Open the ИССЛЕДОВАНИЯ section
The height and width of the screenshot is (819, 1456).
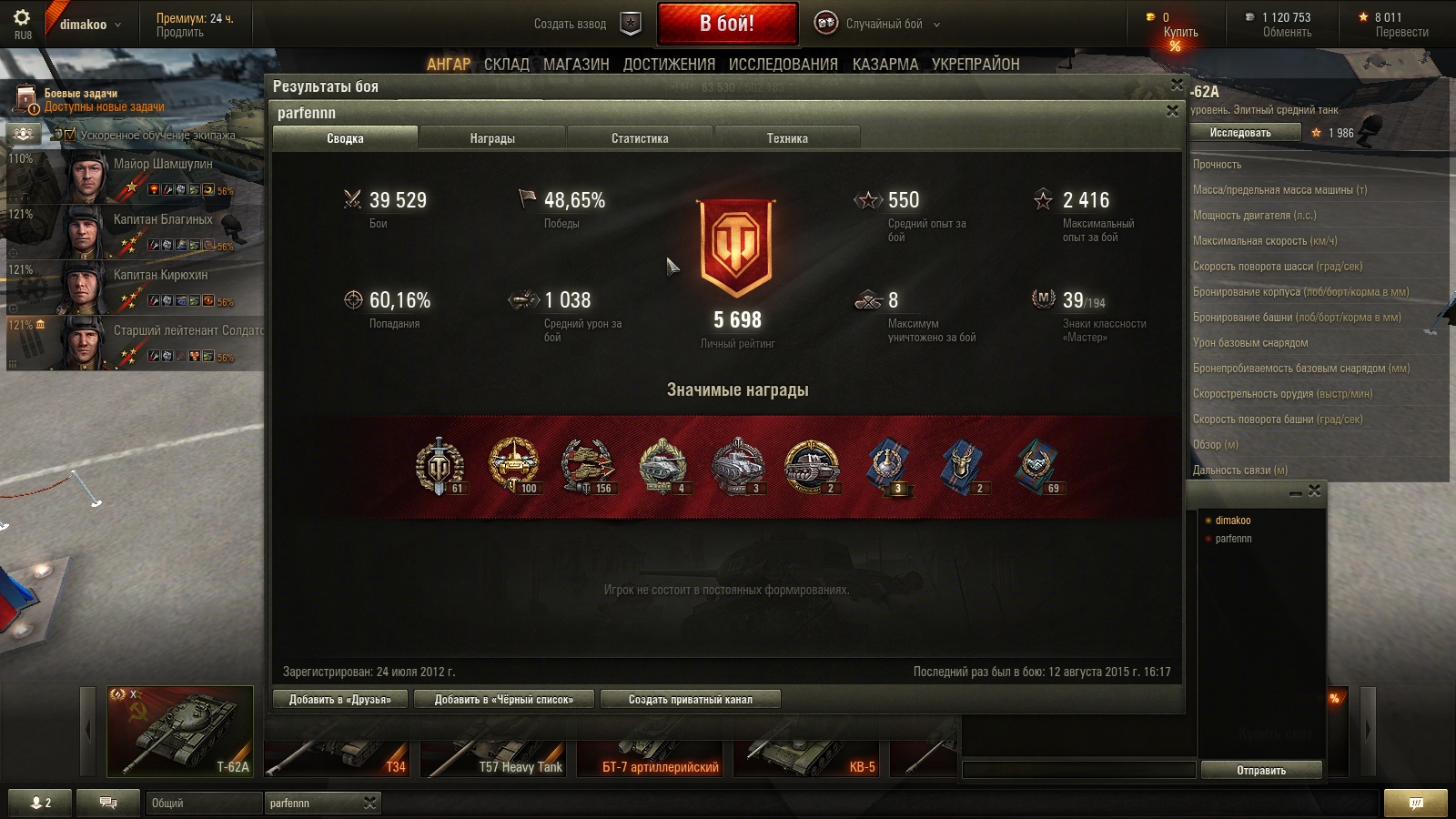click(783, 65)
